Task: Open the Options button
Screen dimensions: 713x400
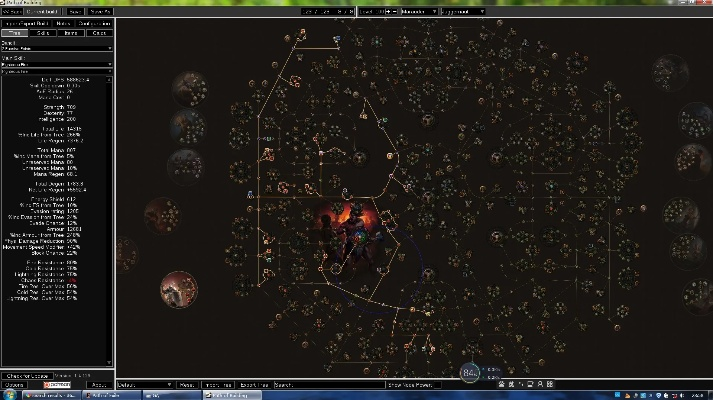Action: 15,384
